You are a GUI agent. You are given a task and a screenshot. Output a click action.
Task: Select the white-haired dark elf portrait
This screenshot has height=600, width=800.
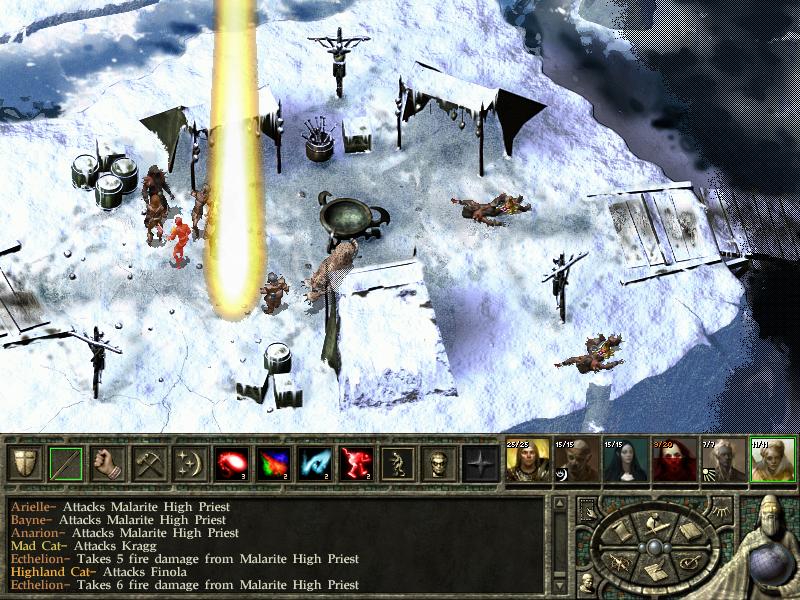(x=725, y=461)
